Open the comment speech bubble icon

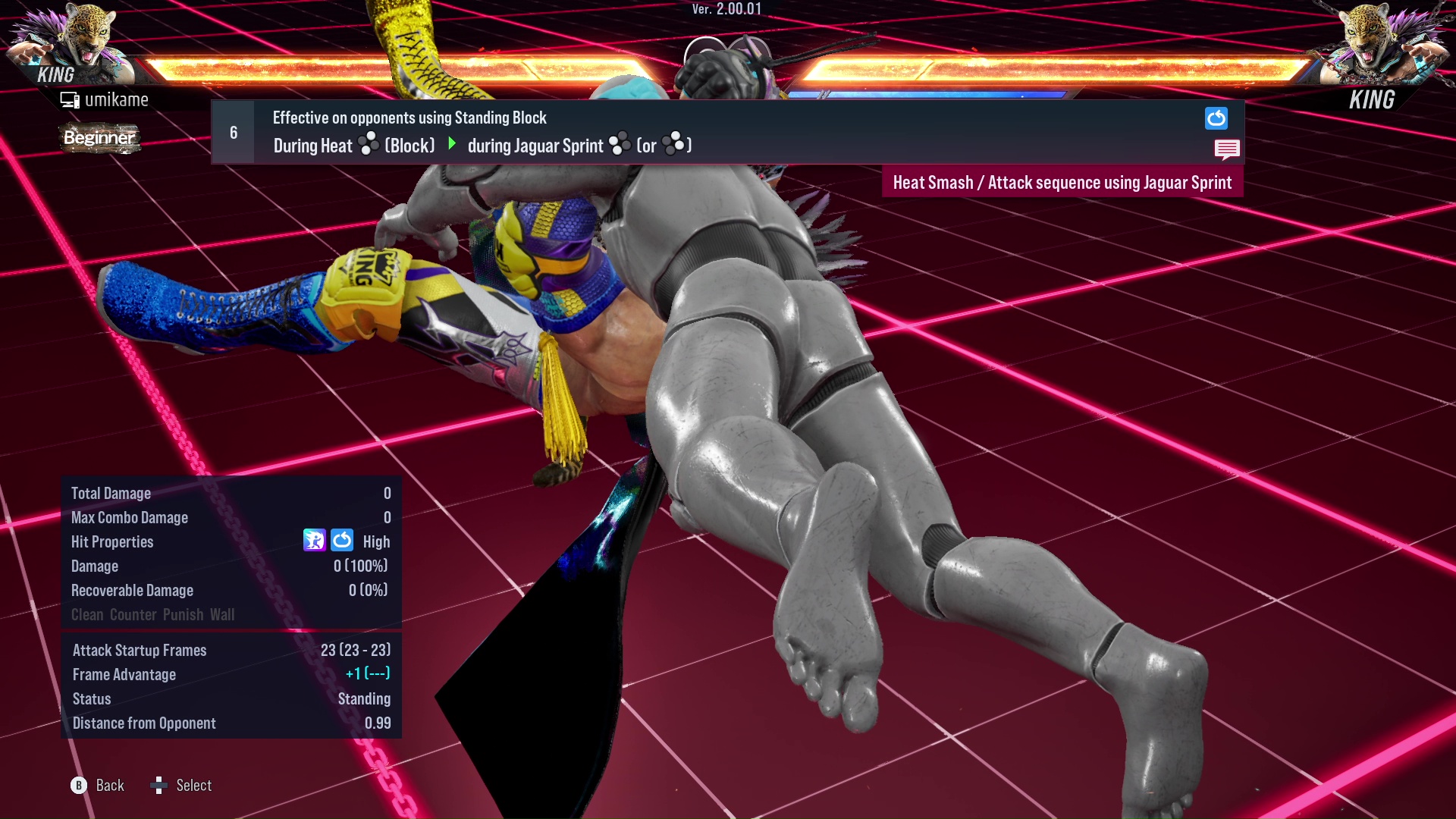[x=1227, y=149]
